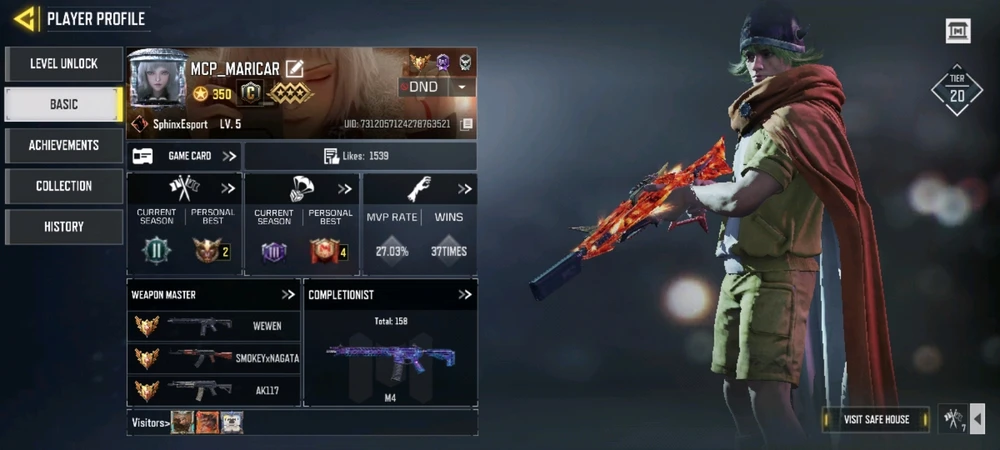
Task: Open the Collection tab
Action: click(x=64, y=186)
